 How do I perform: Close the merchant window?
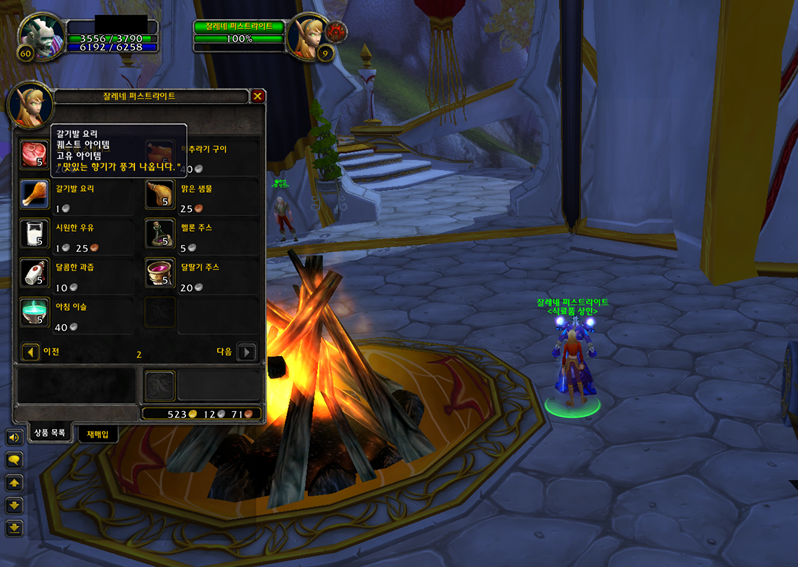(258, 96)
